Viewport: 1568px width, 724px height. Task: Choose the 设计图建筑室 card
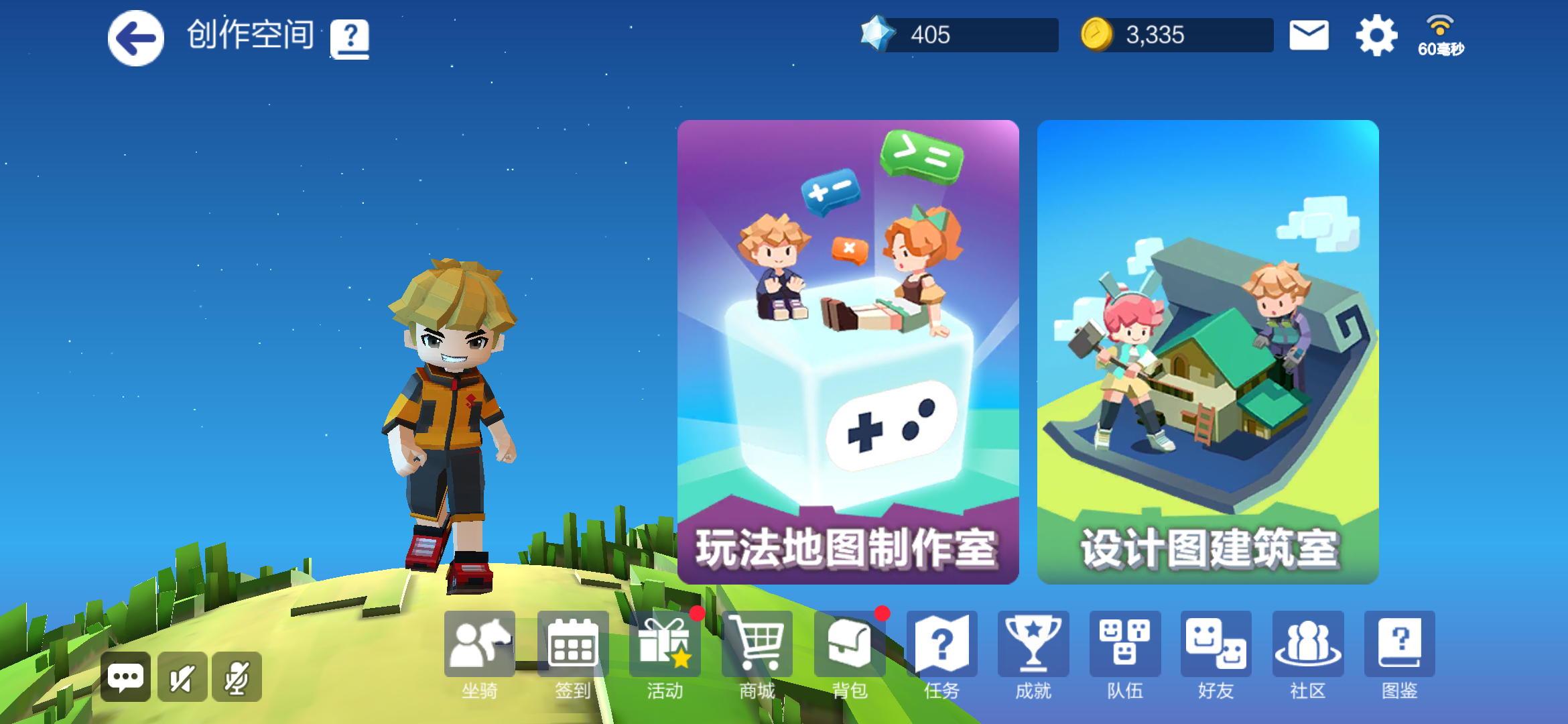coord(1207,352)
